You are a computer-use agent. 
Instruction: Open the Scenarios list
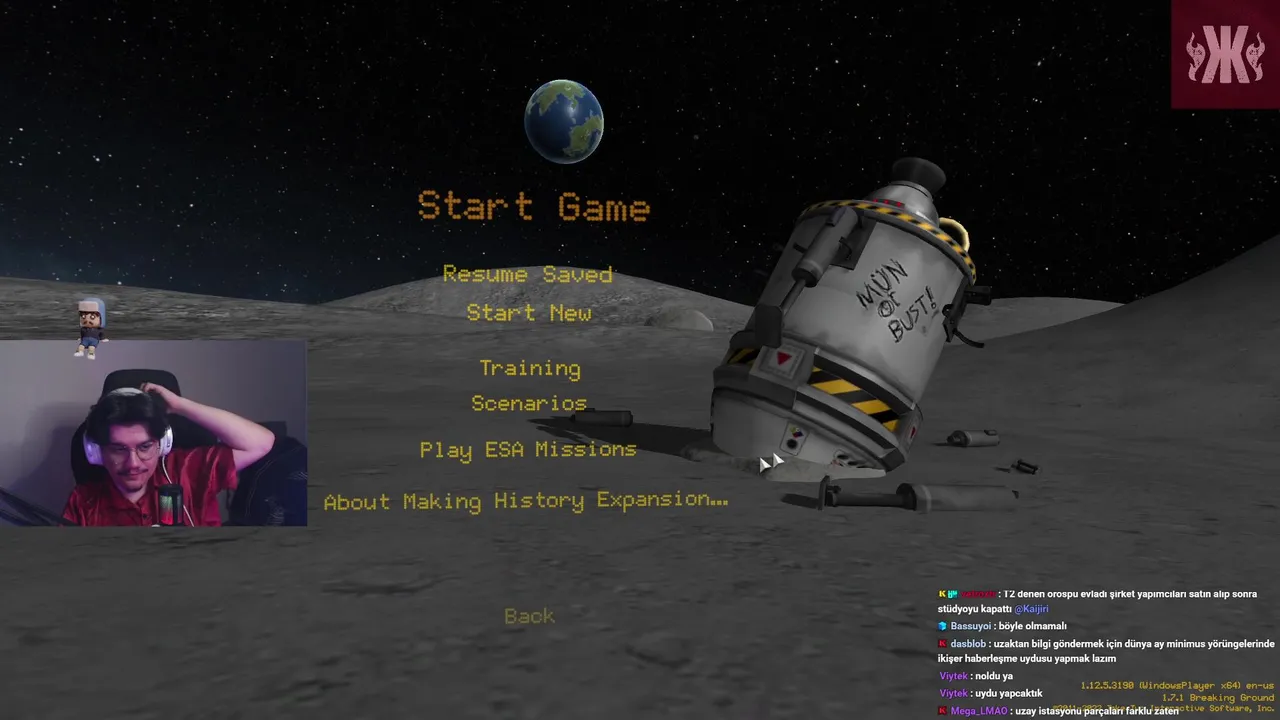tap(529, 403)
